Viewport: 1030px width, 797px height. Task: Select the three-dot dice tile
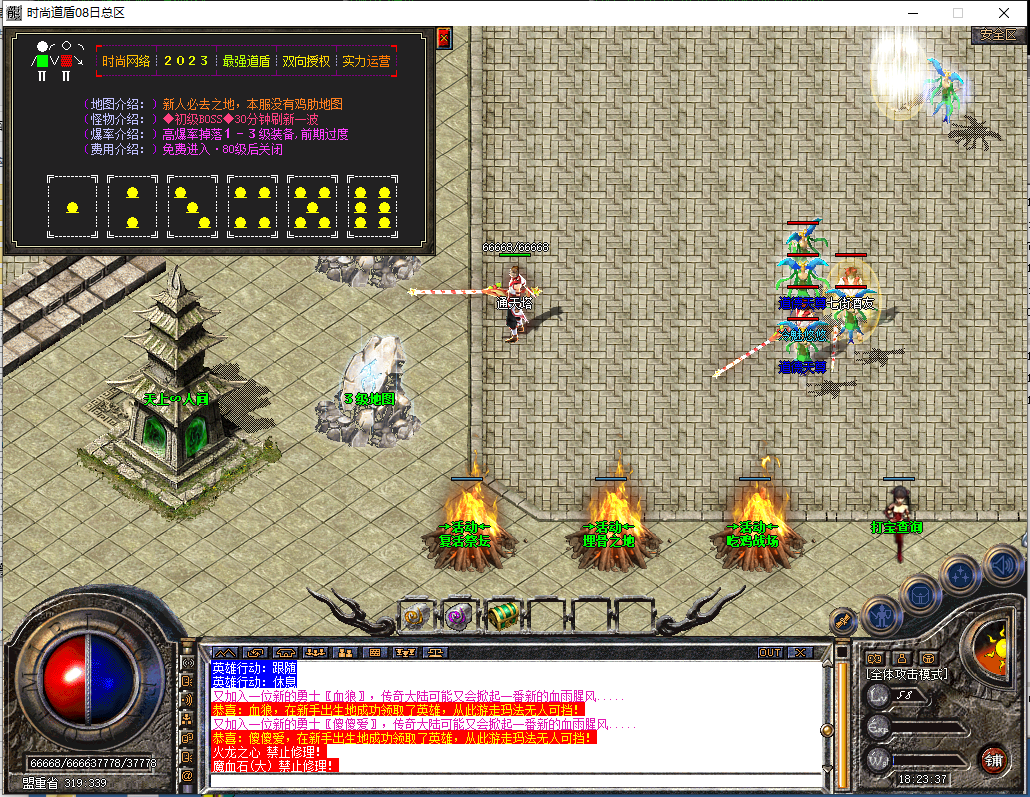pyautogui.click(x=192, y=206)
